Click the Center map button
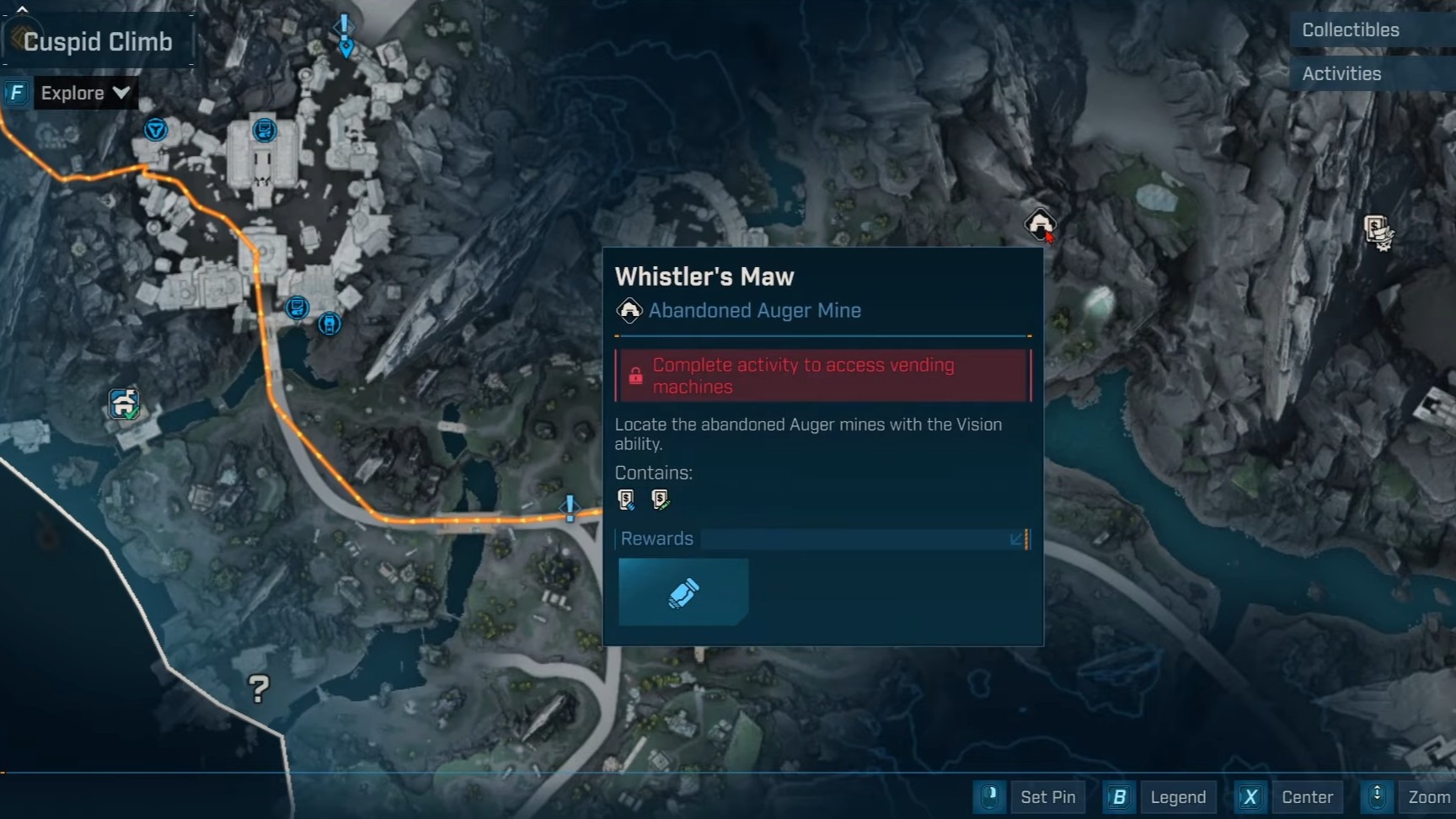 pyautogui.click(x=1290, y=797)
